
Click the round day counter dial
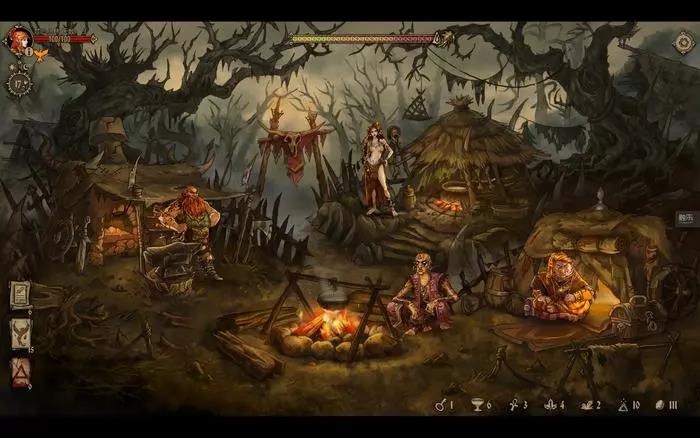21,81
